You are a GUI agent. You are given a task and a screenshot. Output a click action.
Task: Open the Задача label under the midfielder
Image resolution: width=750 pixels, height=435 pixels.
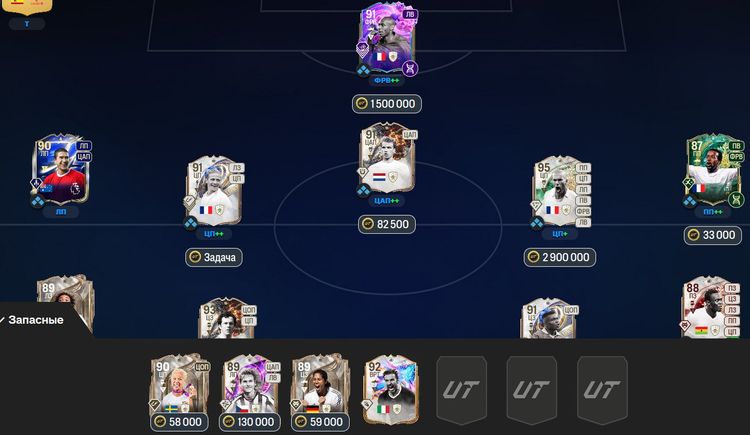click(214, 257)
